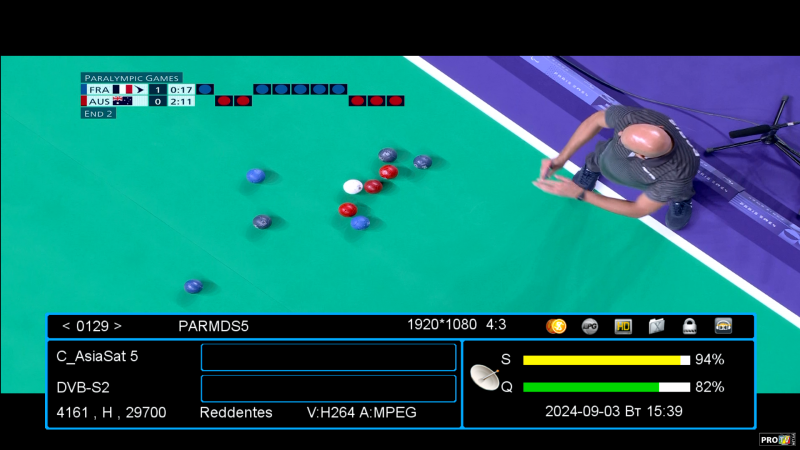
Task: Click the left arrow beside channel 0129
Action: point(66,326)
